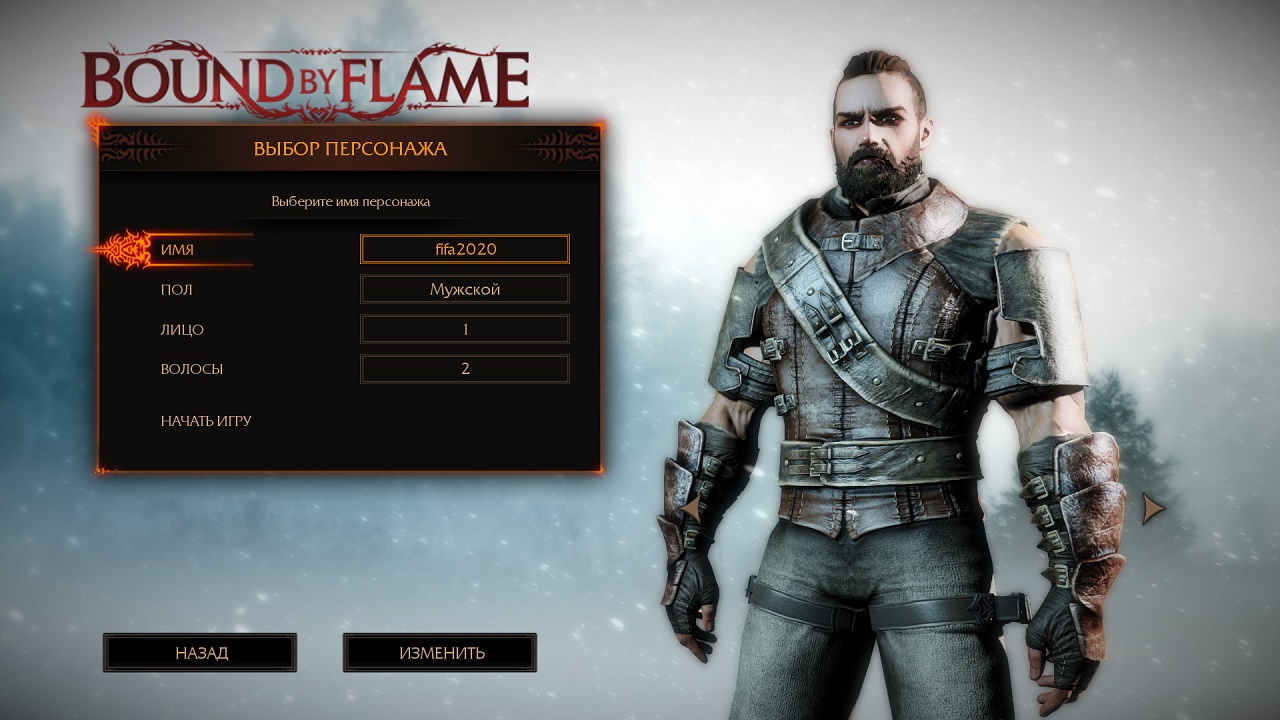This screenshot has width=1280, height=720.
Task: Select the ЛИЦО menu row
Action: 182,329
